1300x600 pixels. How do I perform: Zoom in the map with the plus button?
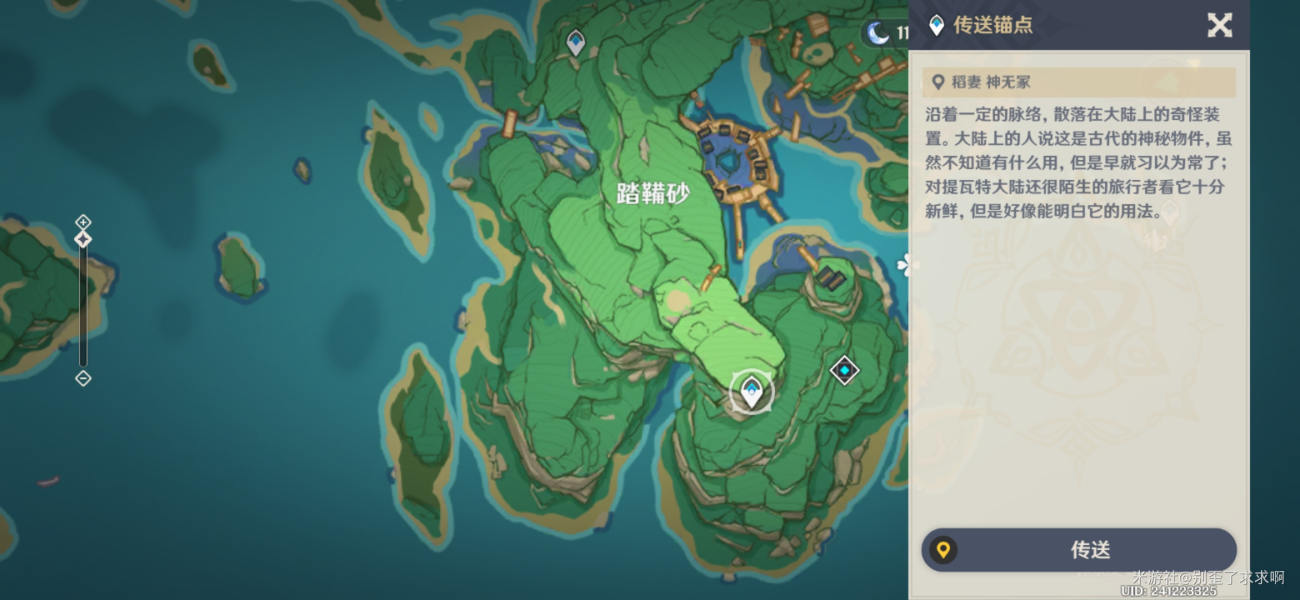coord(83,222)
